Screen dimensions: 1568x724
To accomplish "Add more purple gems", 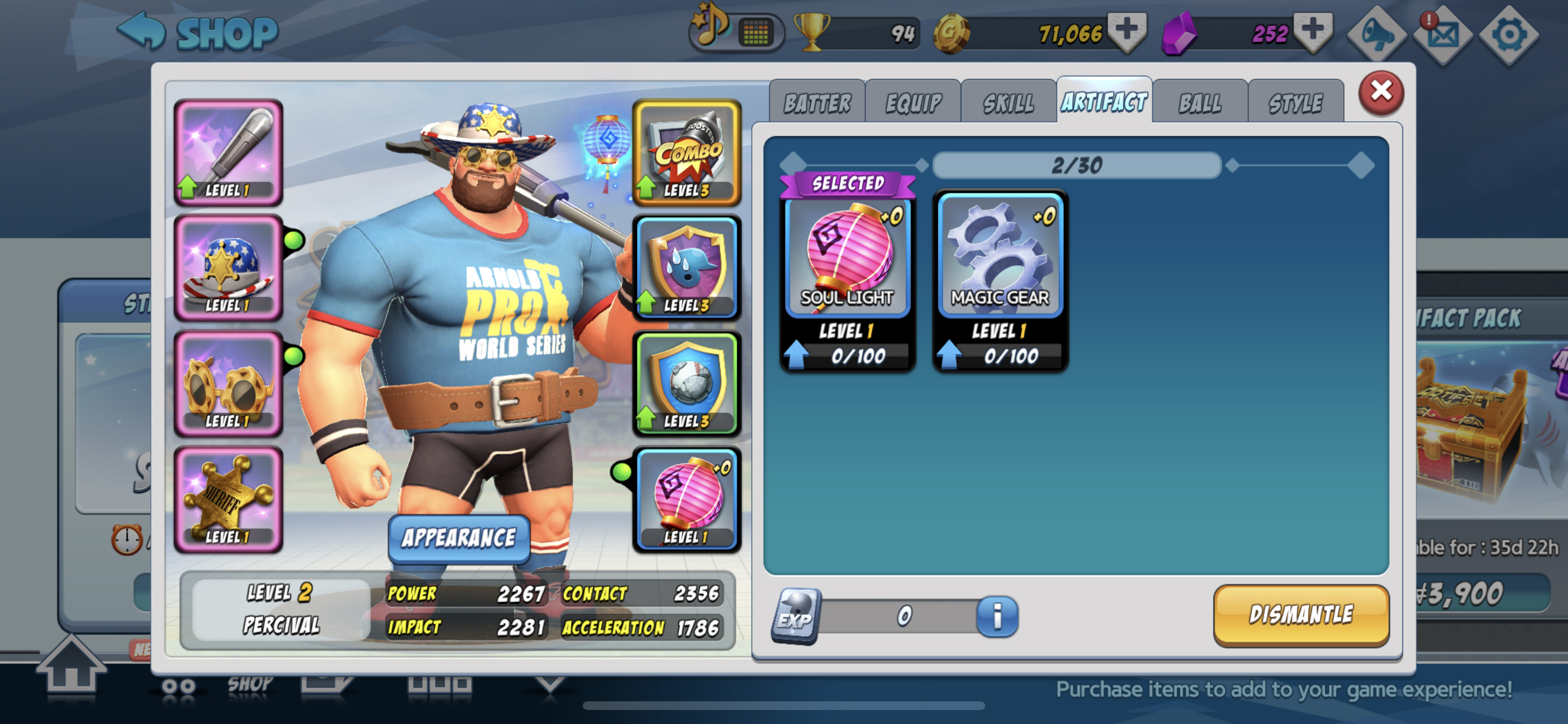I will click(1312, 30).
